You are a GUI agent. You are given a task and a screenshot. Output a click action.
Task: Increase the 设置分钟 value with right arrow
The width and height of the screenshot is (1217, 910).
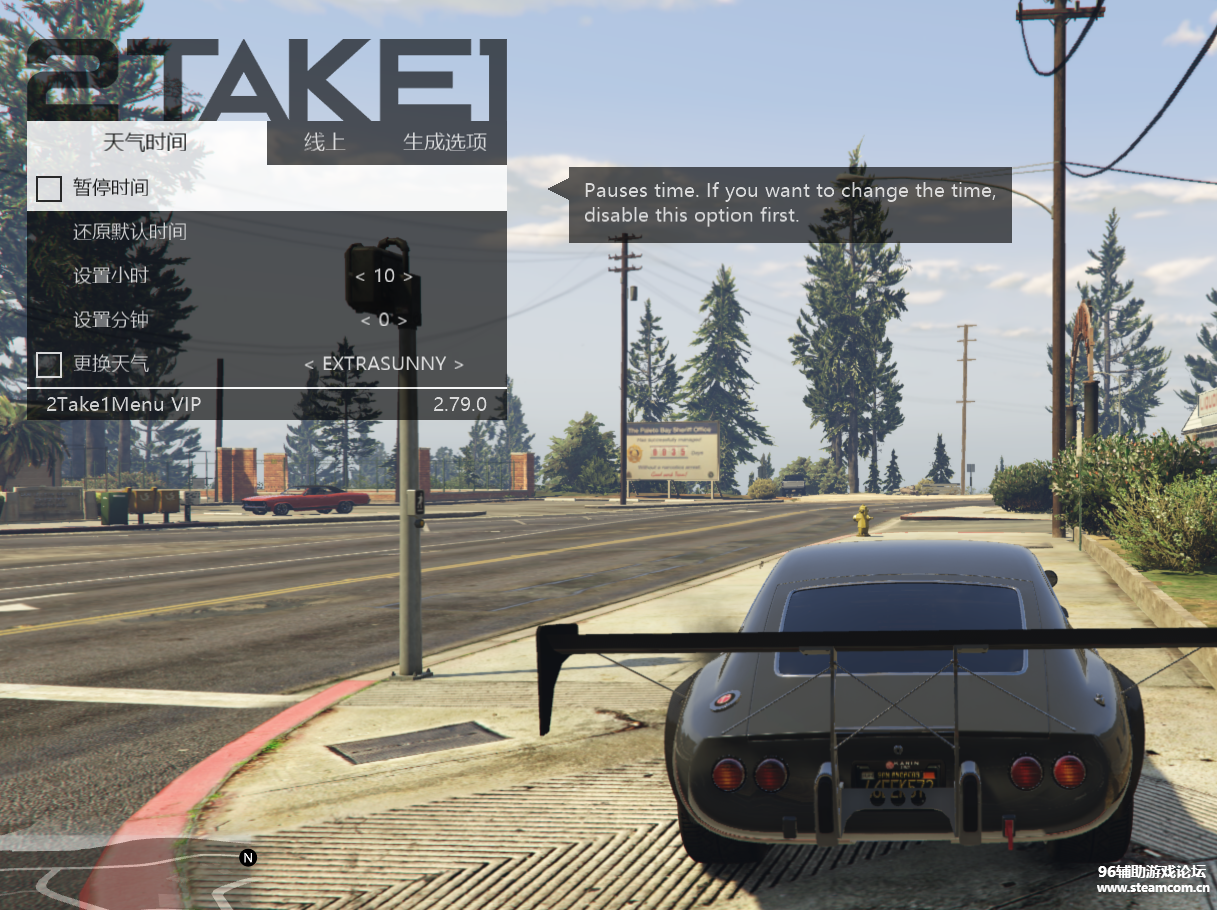[x=402, y=320]
